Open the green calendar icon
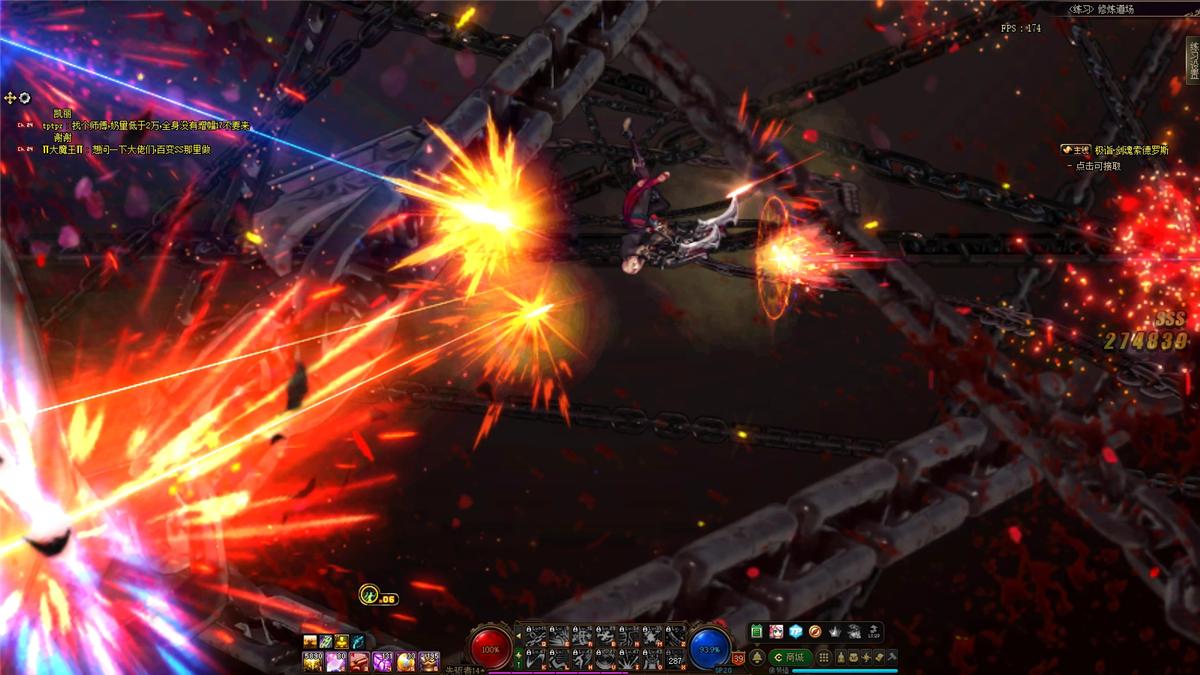Screen dimensions: 1200x675 tap(757, 632)
